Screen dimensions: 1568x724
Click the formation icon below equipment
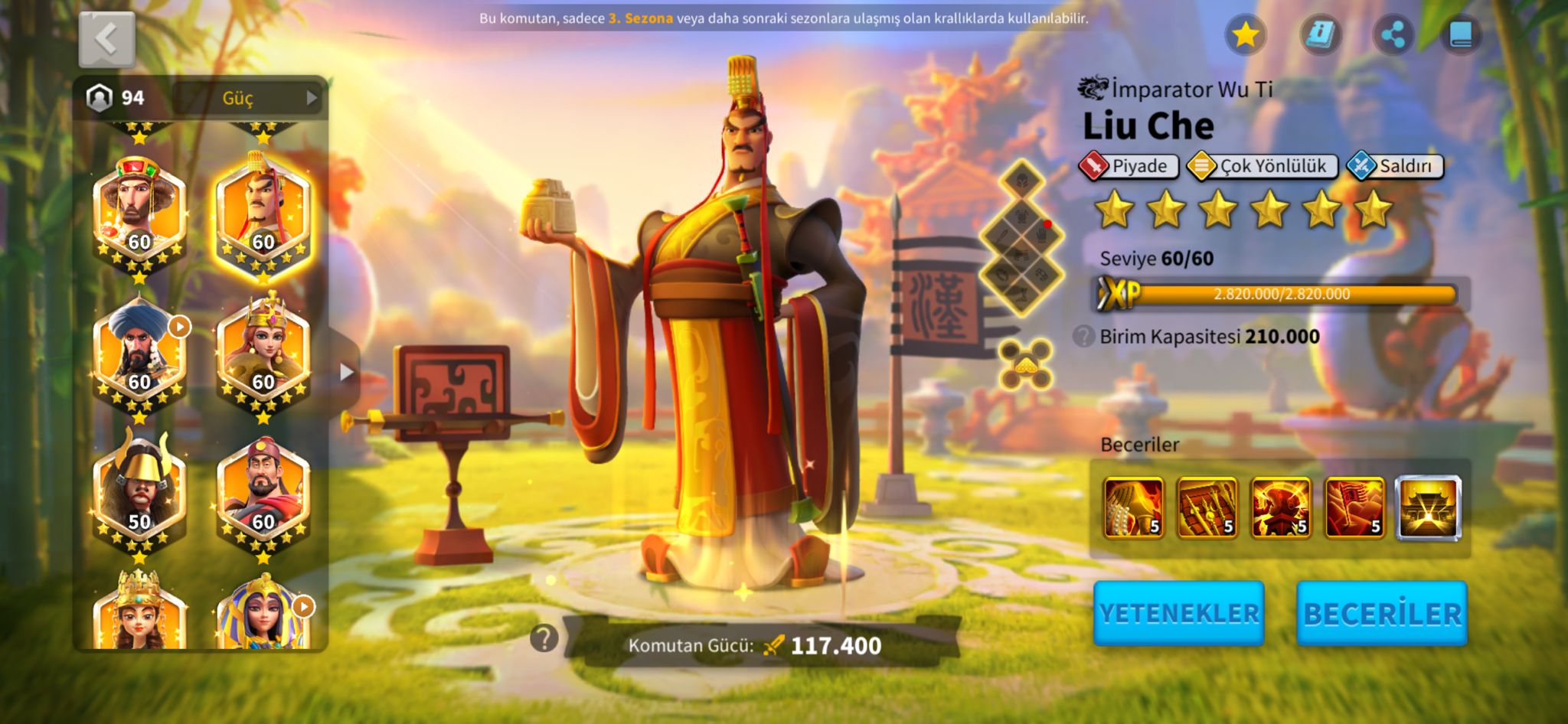point(1025,364)
